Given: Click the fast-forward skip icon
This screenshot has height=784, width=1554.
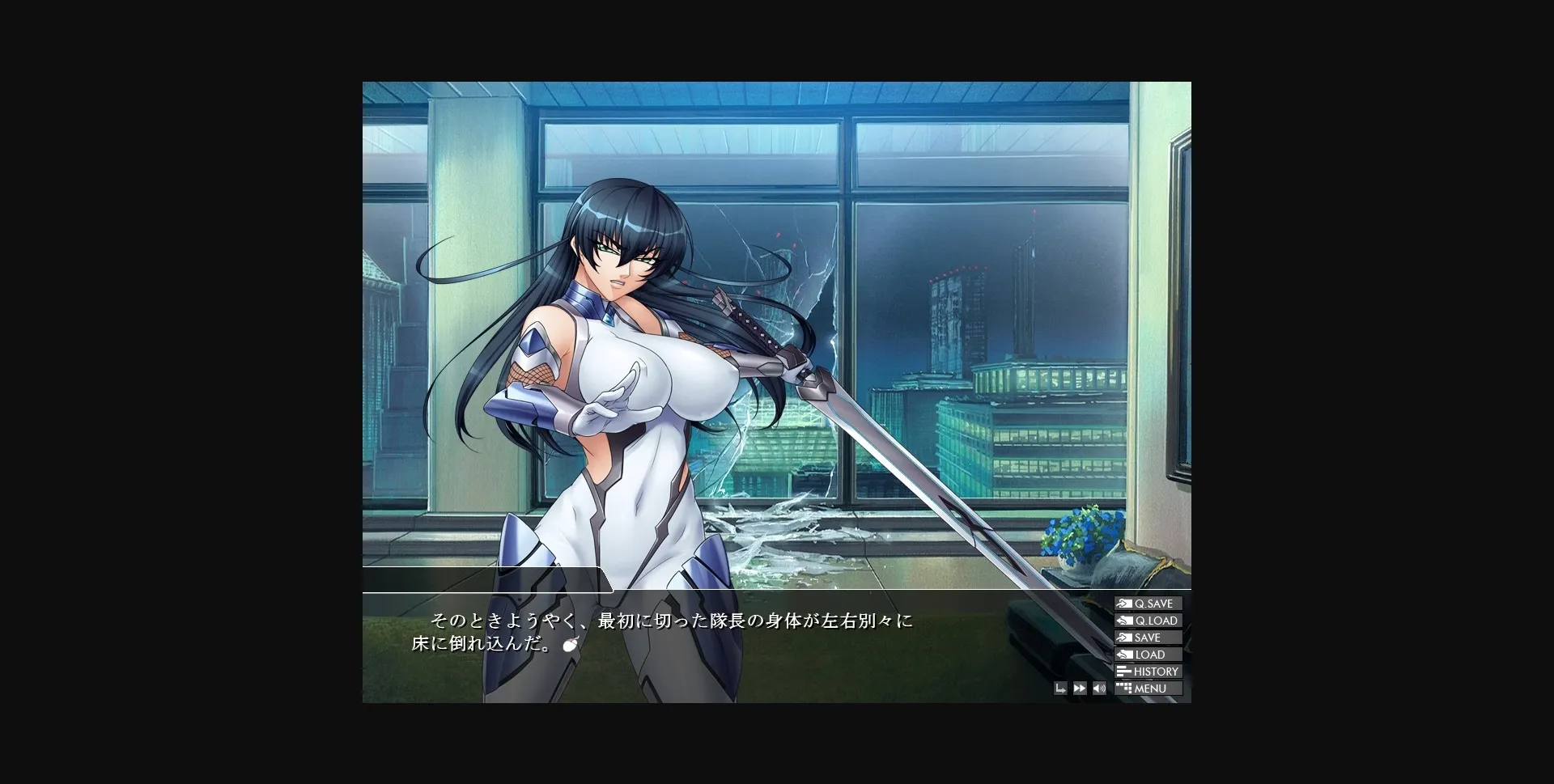Looking at the screenshot, I should pos(1080,688).
